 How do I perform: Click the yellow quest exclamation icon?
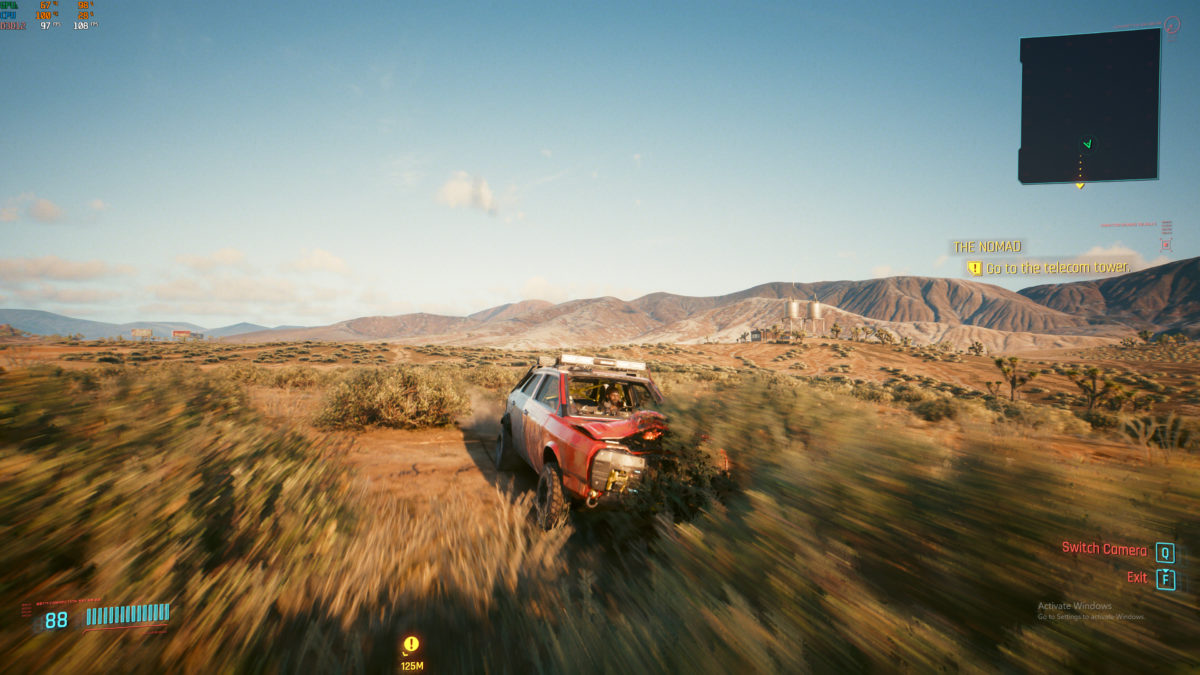[x=974, y=268]
